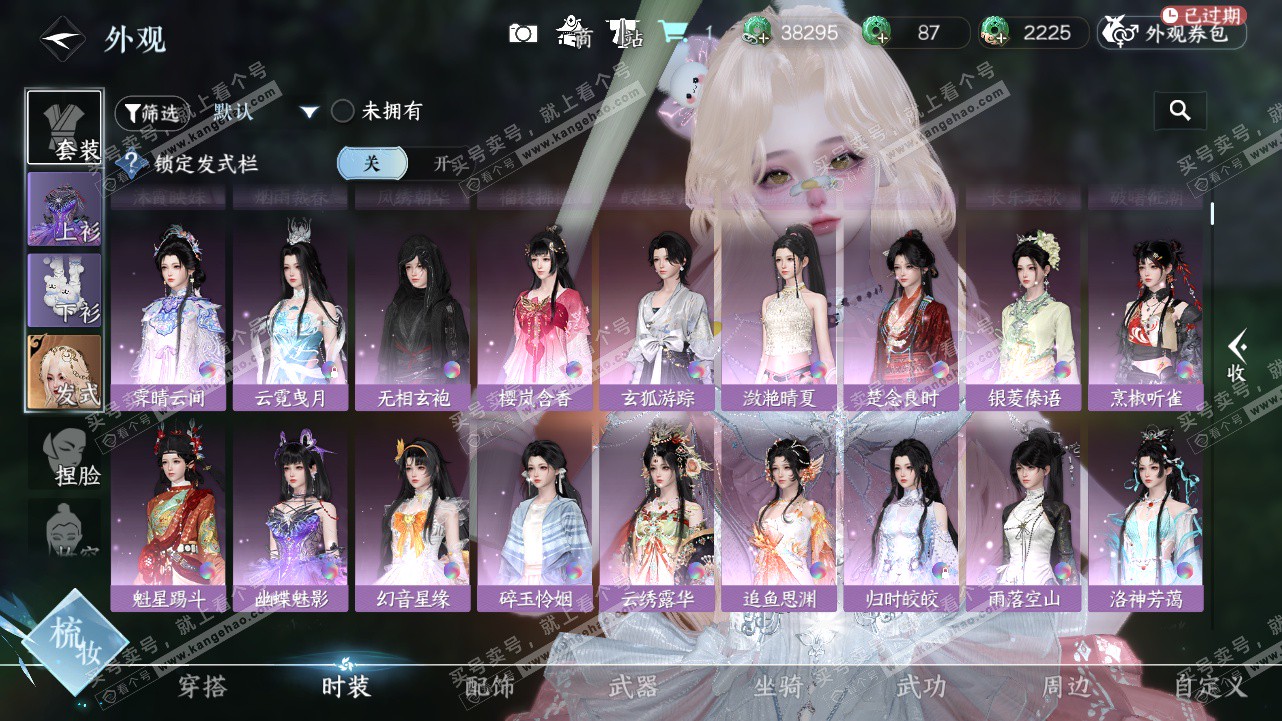The height and width of the screenshot is (721, 1282).
Task: Open the 外观券包 voucher pack
Action: click(1173, 33)
